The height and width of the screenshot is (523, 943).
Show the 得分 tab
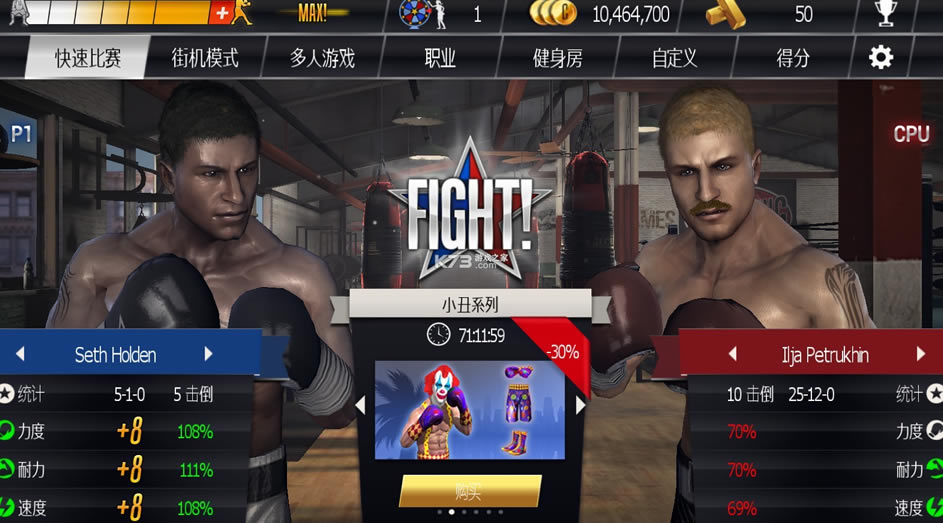[x=793, y=58]
